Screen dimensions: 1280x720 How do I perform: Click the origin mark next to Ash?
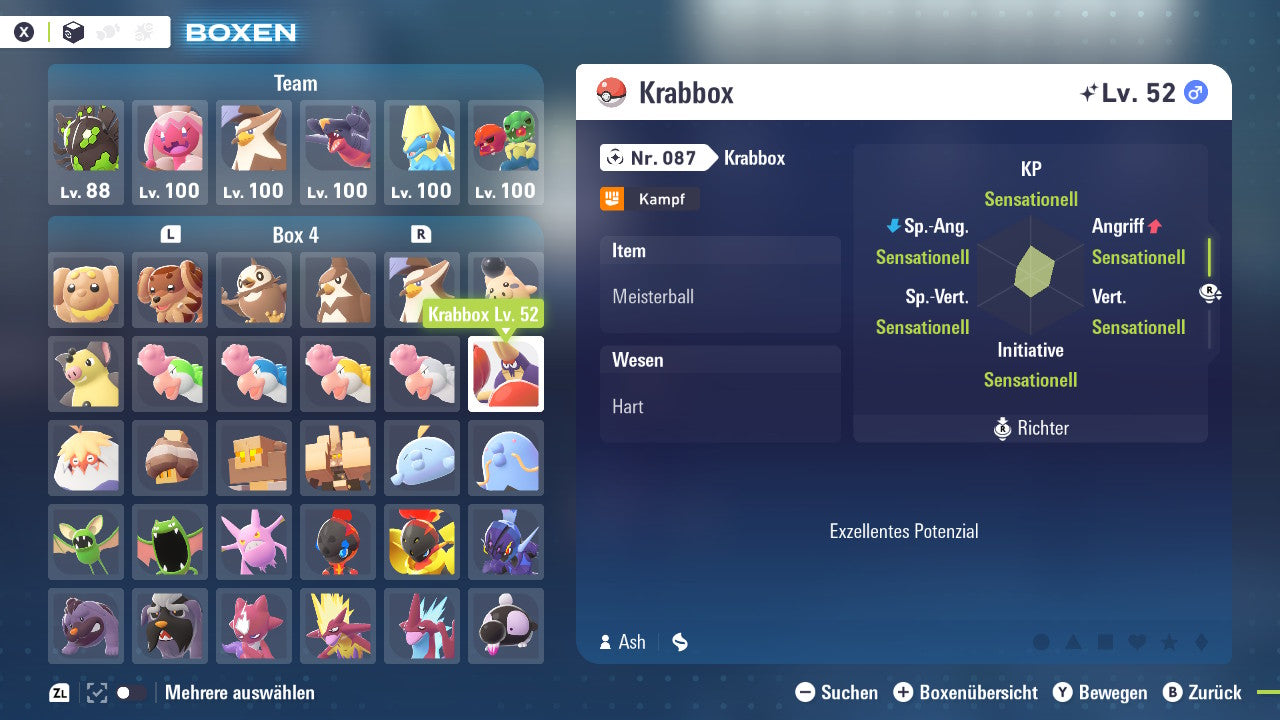(679, 642)
